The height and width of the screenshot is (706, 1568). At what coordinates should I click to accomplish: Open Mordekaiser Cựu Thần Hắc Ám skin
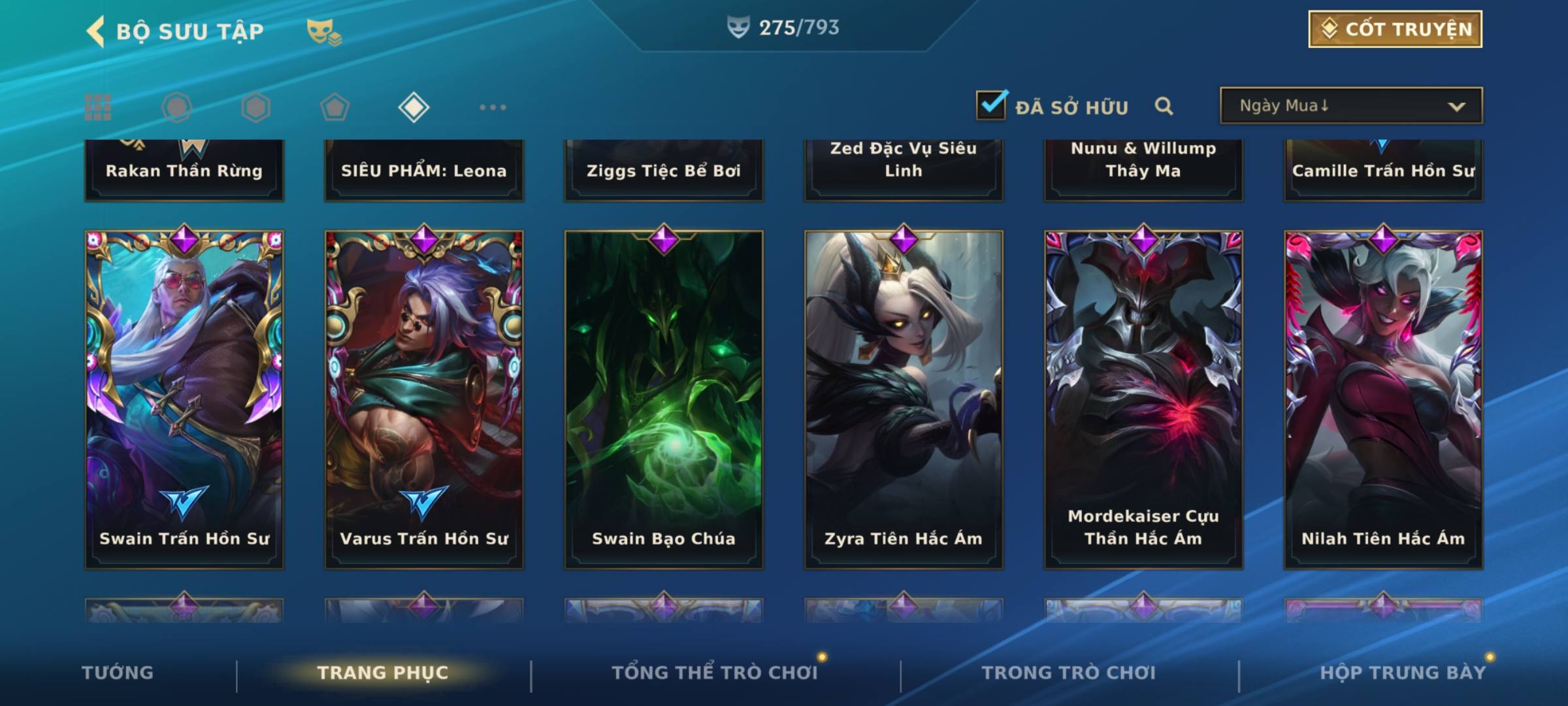tap(1143, 399)
